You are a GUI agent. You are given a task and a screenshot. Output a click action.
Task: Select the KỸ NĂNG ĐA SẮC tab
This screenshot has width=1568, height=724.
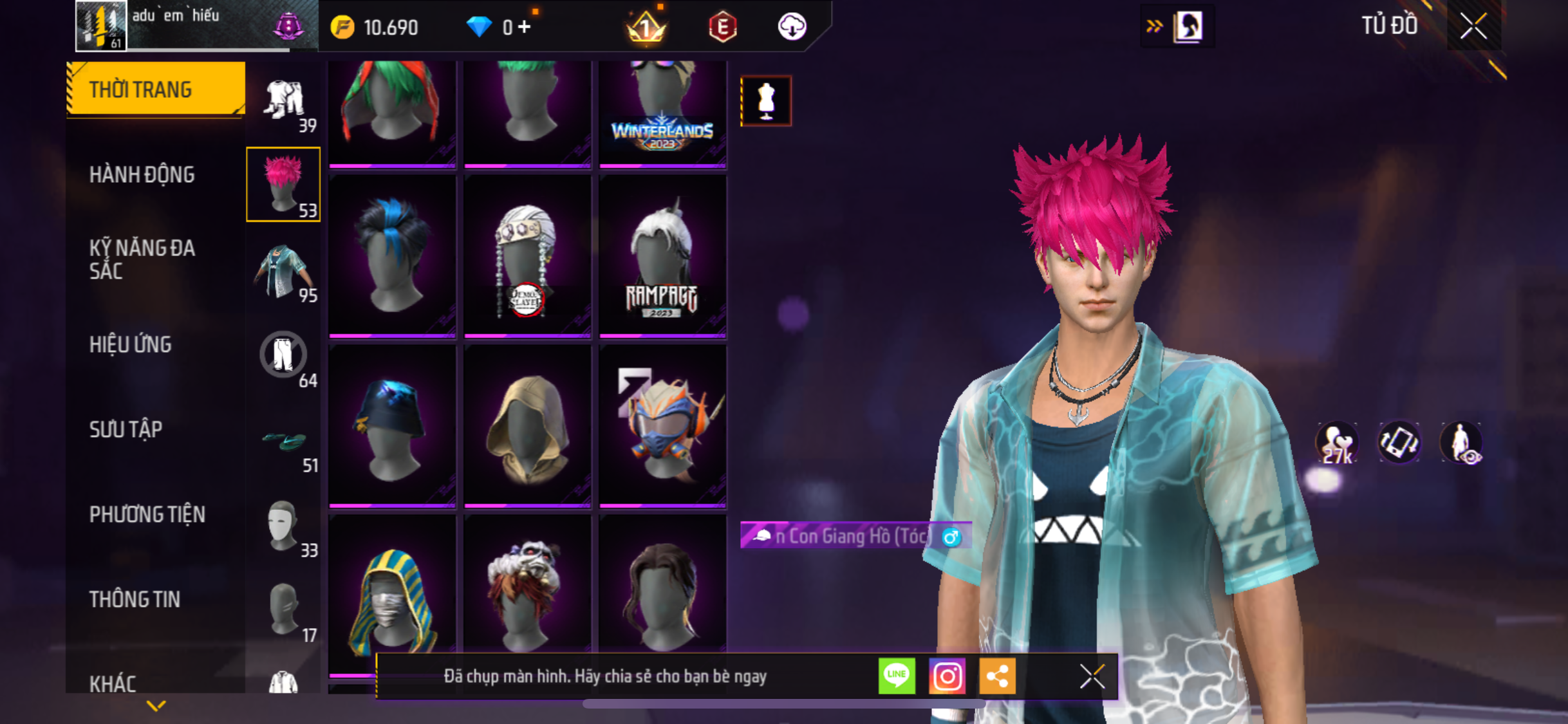(x=142, y=259)
